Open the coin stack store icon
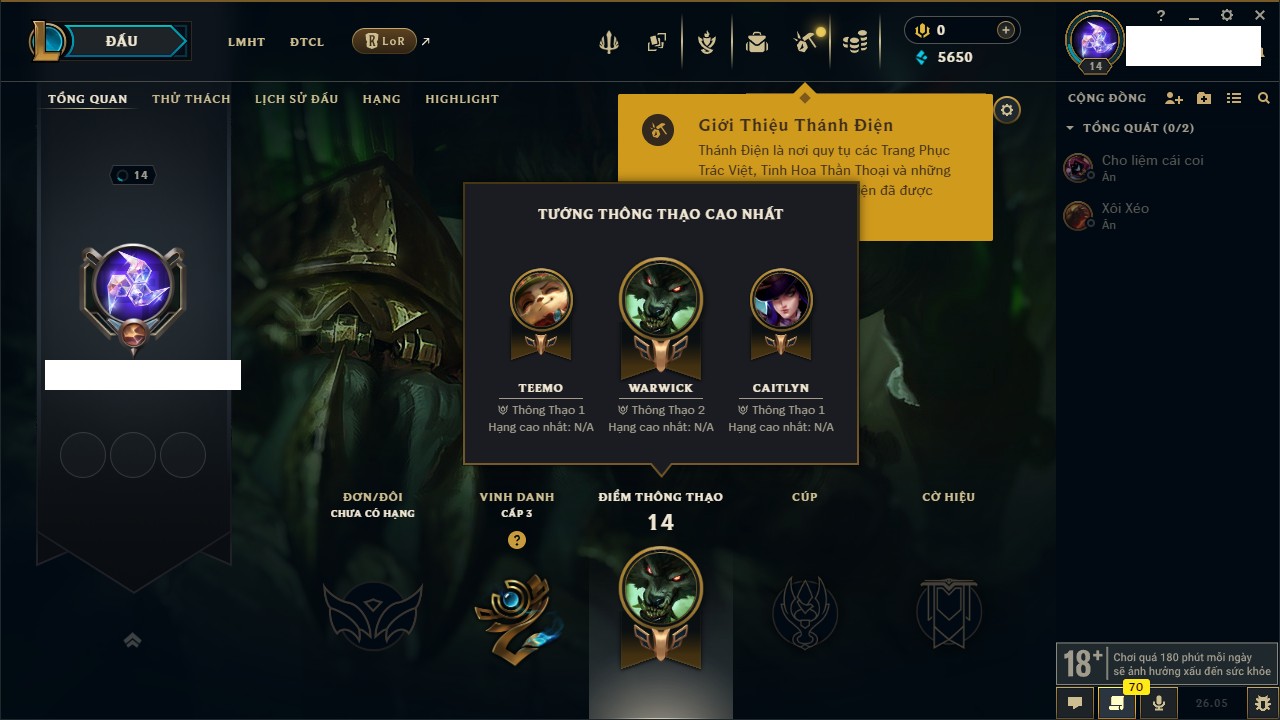This screenshot has height=720, width=1280. coord(855,42)
